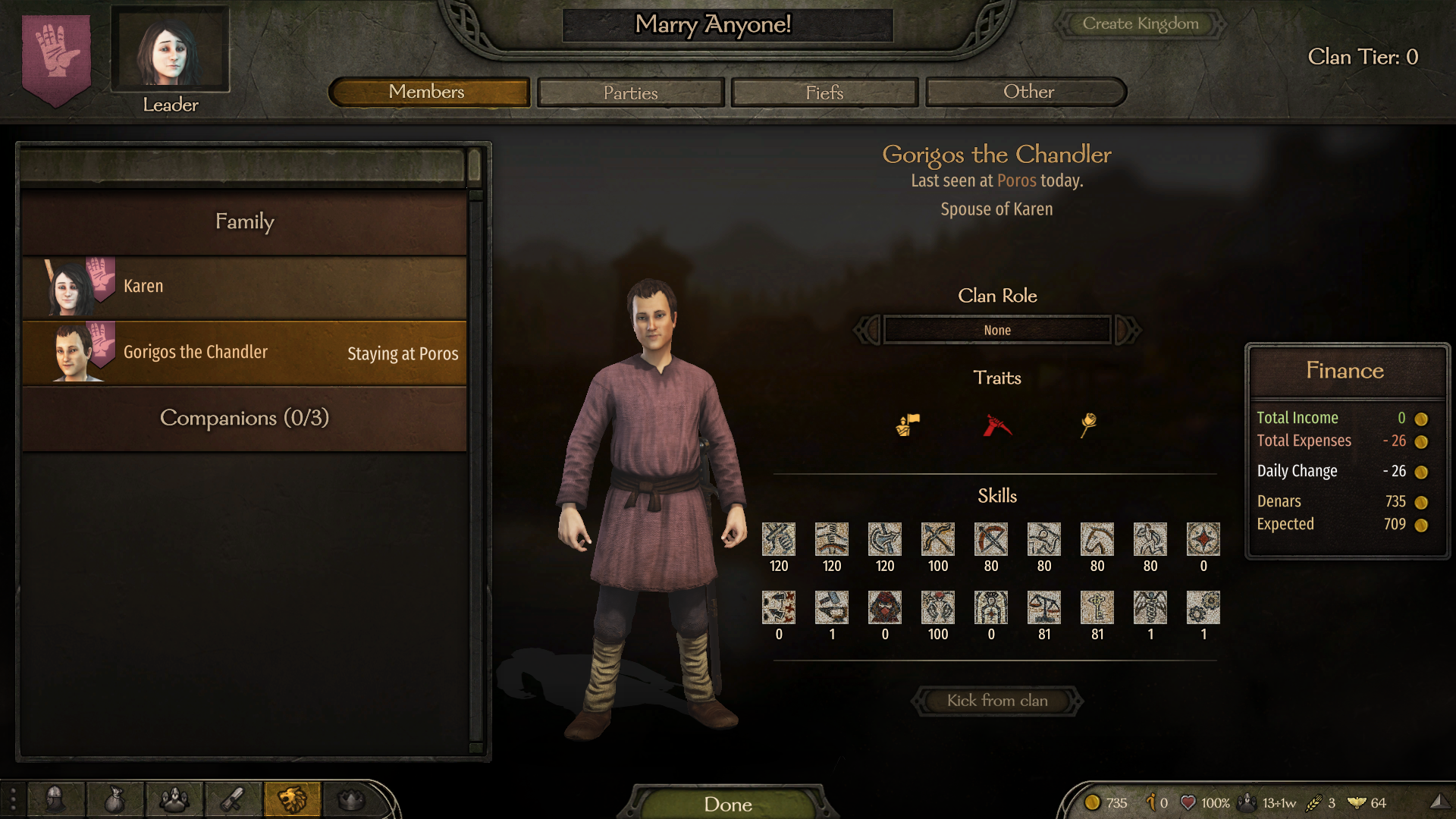The width and height of the screenshot is (1456, 819).
Task: Select Karen in the family list
Action: [x=244, y=287]
